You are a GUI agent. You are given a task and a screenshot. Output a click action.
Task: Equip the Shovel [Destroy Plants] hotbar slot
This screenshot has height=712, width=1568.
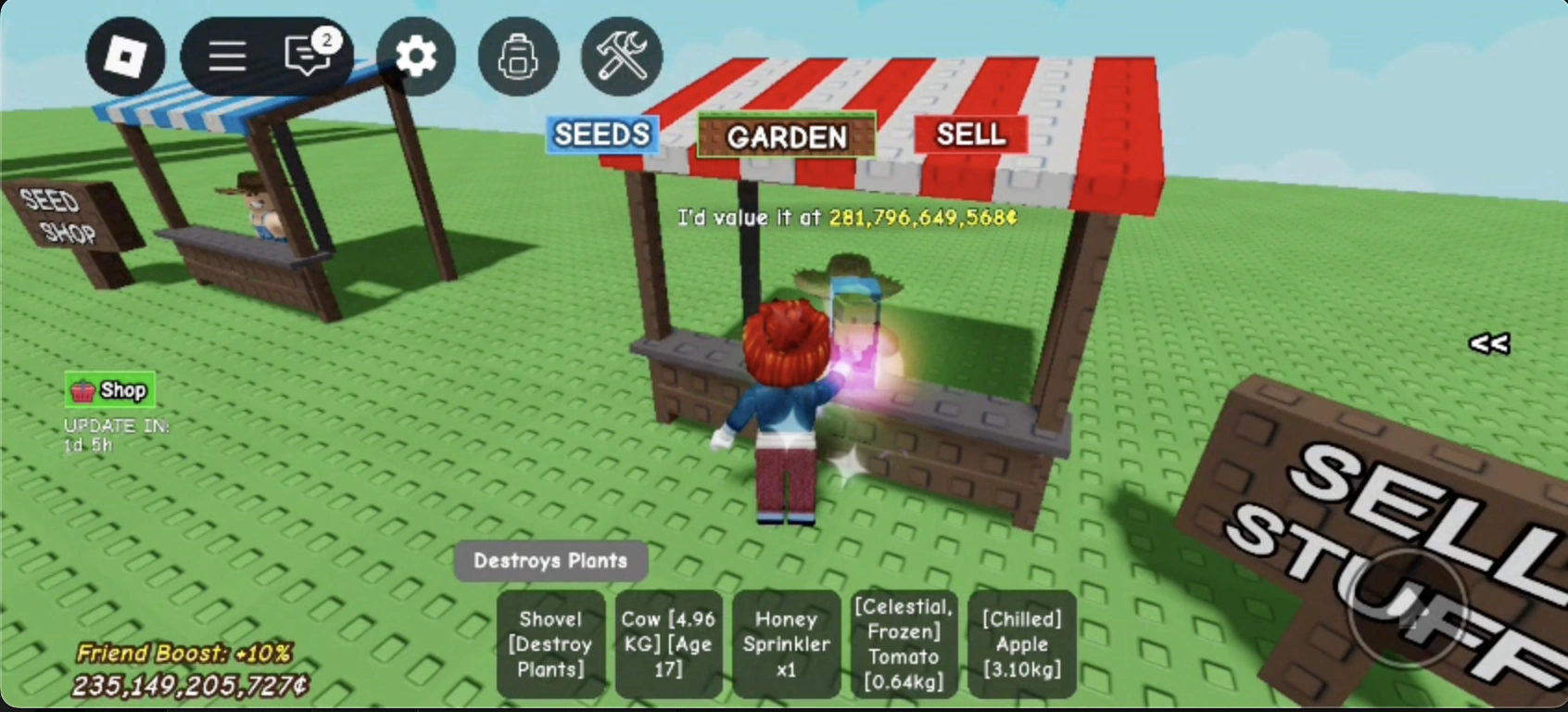pyautogui.click(x=550, y=644)
